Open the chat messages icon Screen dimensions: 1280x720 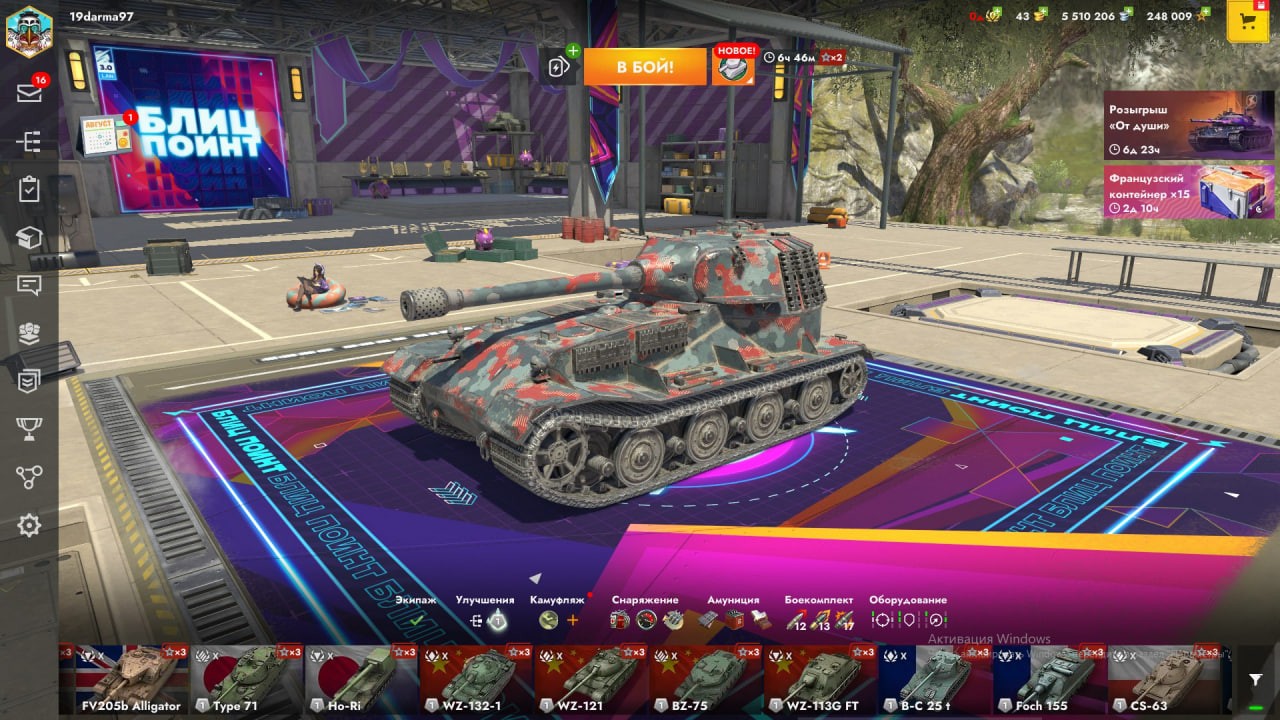click(29, 286)
